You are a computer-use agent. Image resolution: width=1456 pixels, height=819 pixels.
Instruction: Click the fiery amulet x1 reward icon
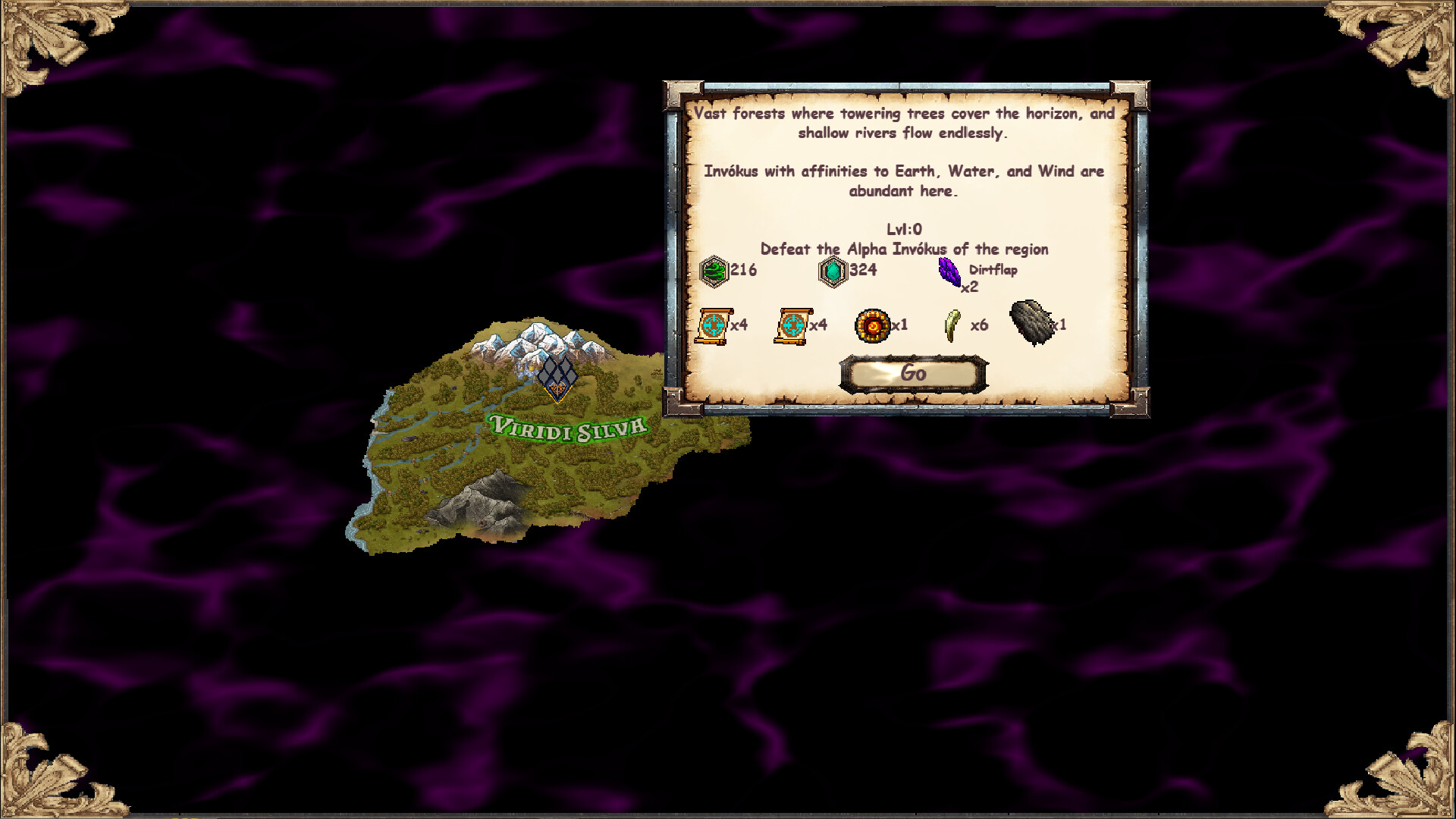tap(873, 326)
